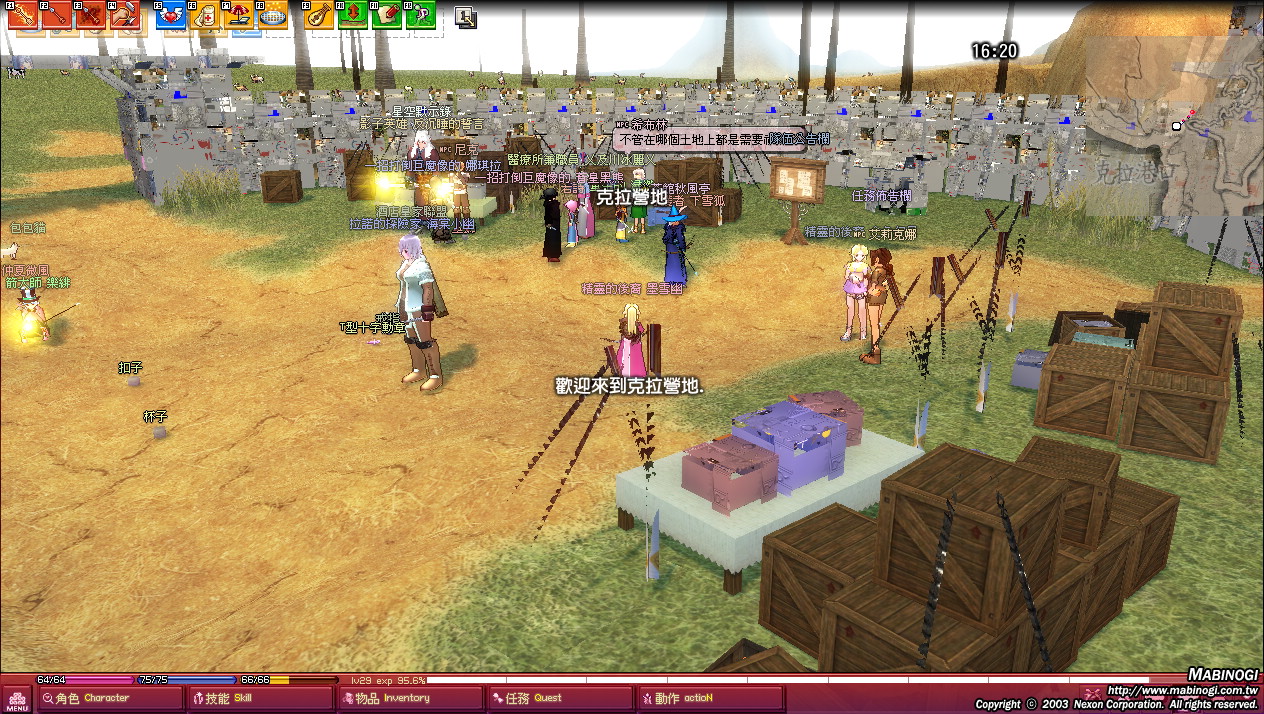
Task: Activate the F1 flaming arrow skill
Action: (x=23, y=15)
